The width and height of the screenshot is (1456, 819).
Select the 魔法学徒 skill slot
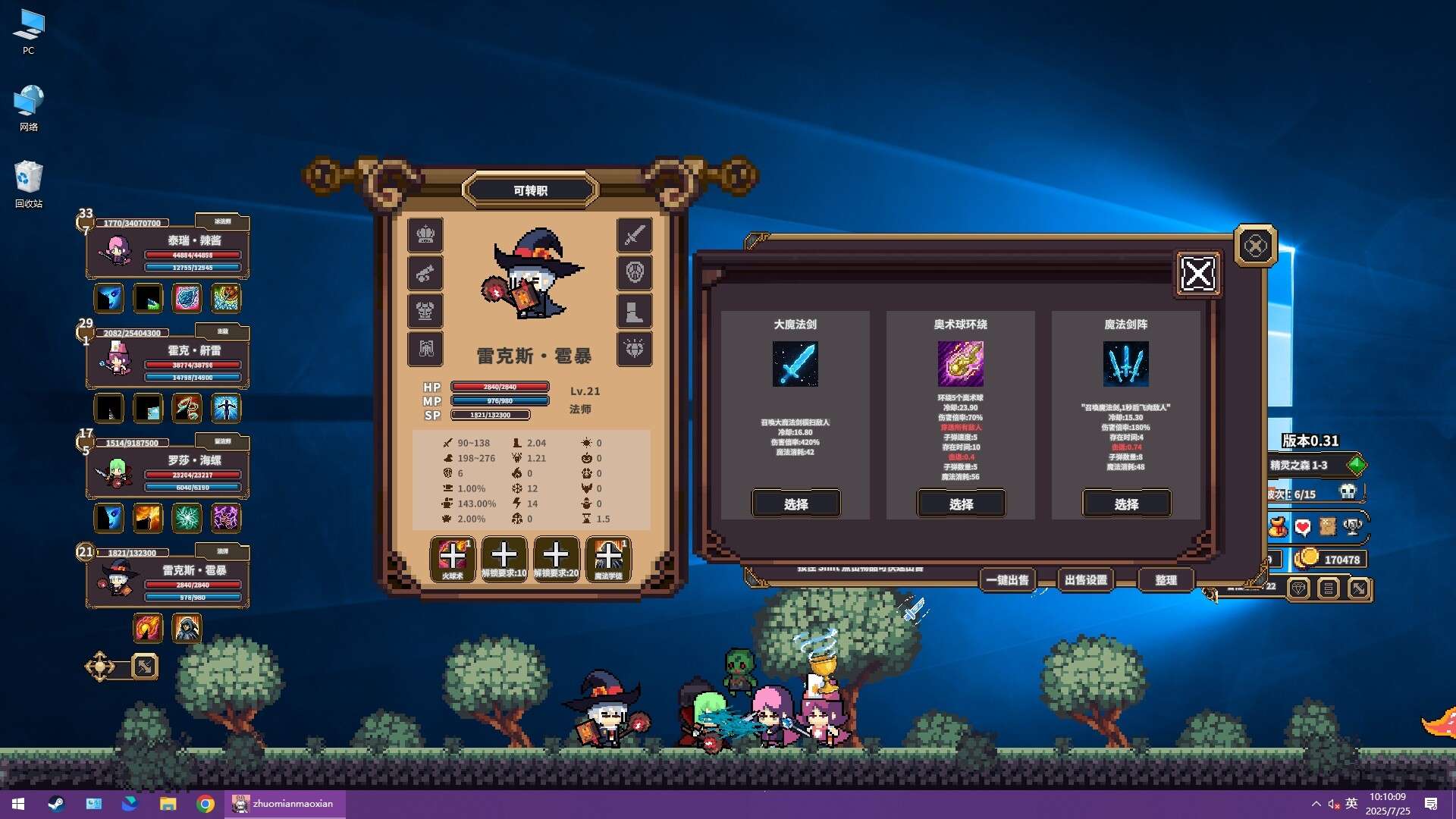608,559
